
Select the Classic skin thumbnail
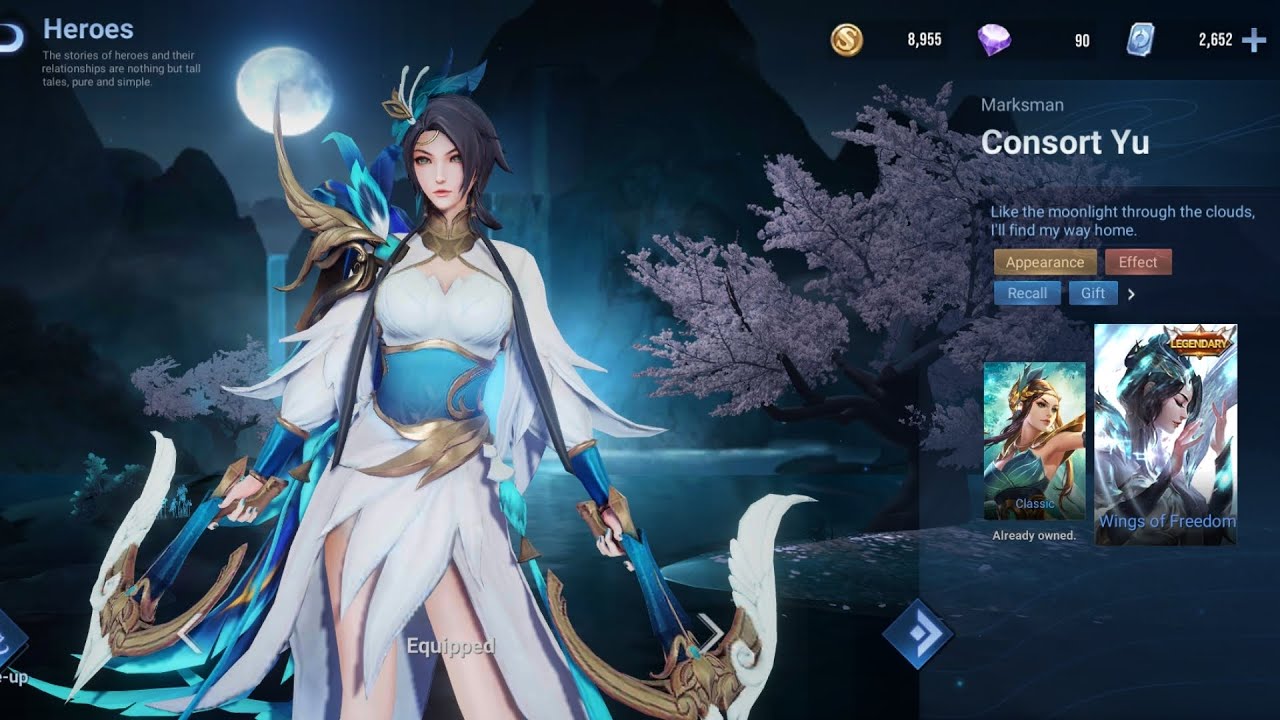pyautogui.click(x=1034, y=440)
